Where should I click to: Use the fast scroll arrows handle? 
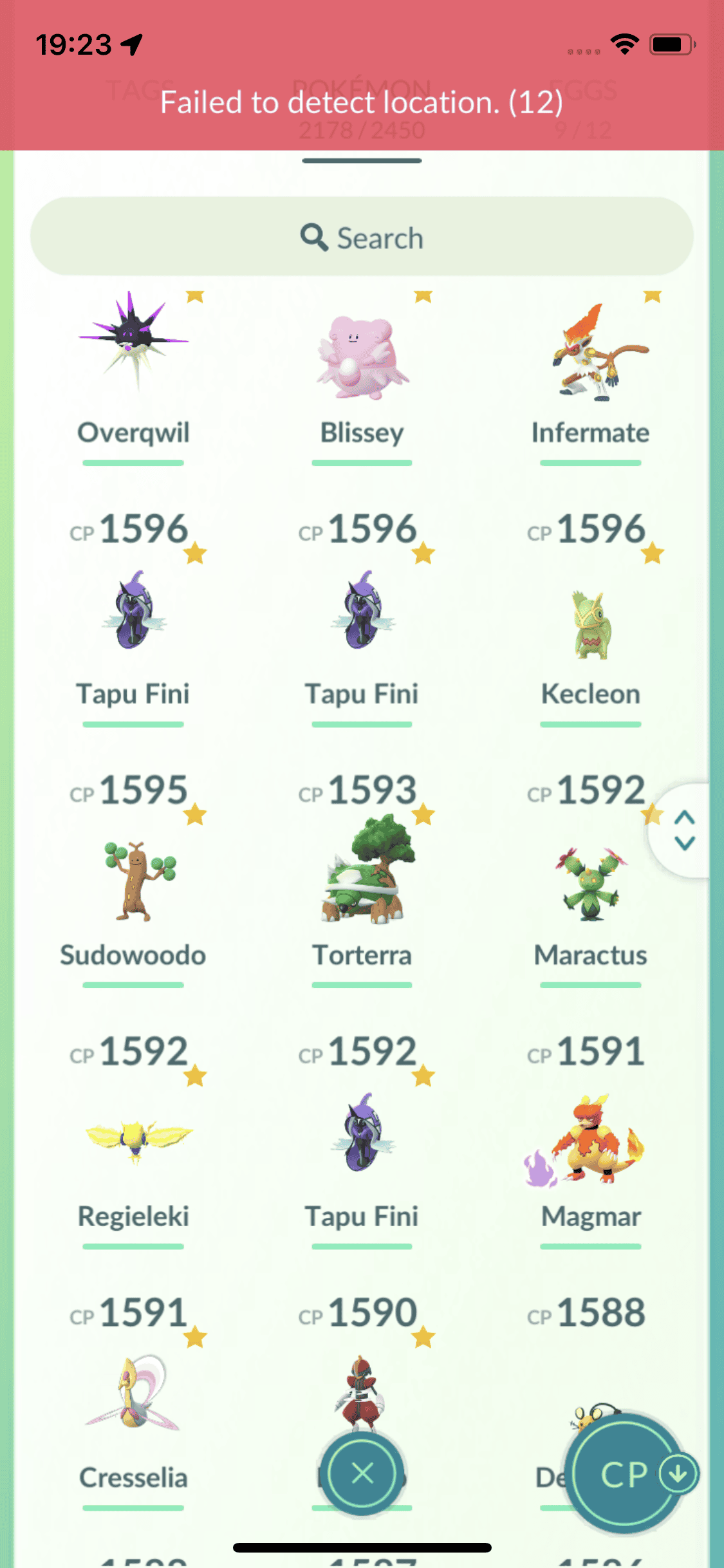coord(684,830)
